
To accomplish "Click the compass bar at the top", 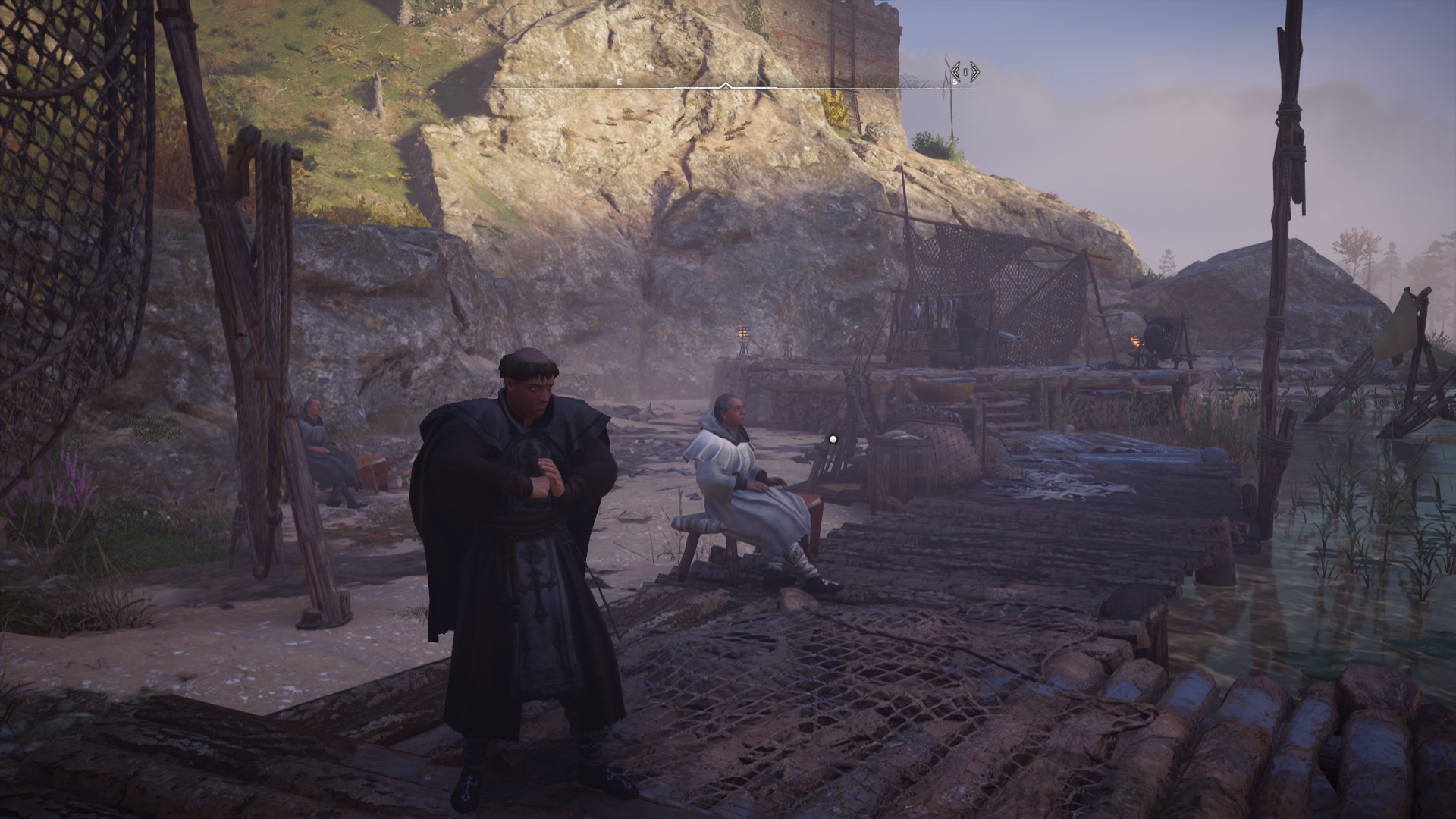I will [726, 86].
